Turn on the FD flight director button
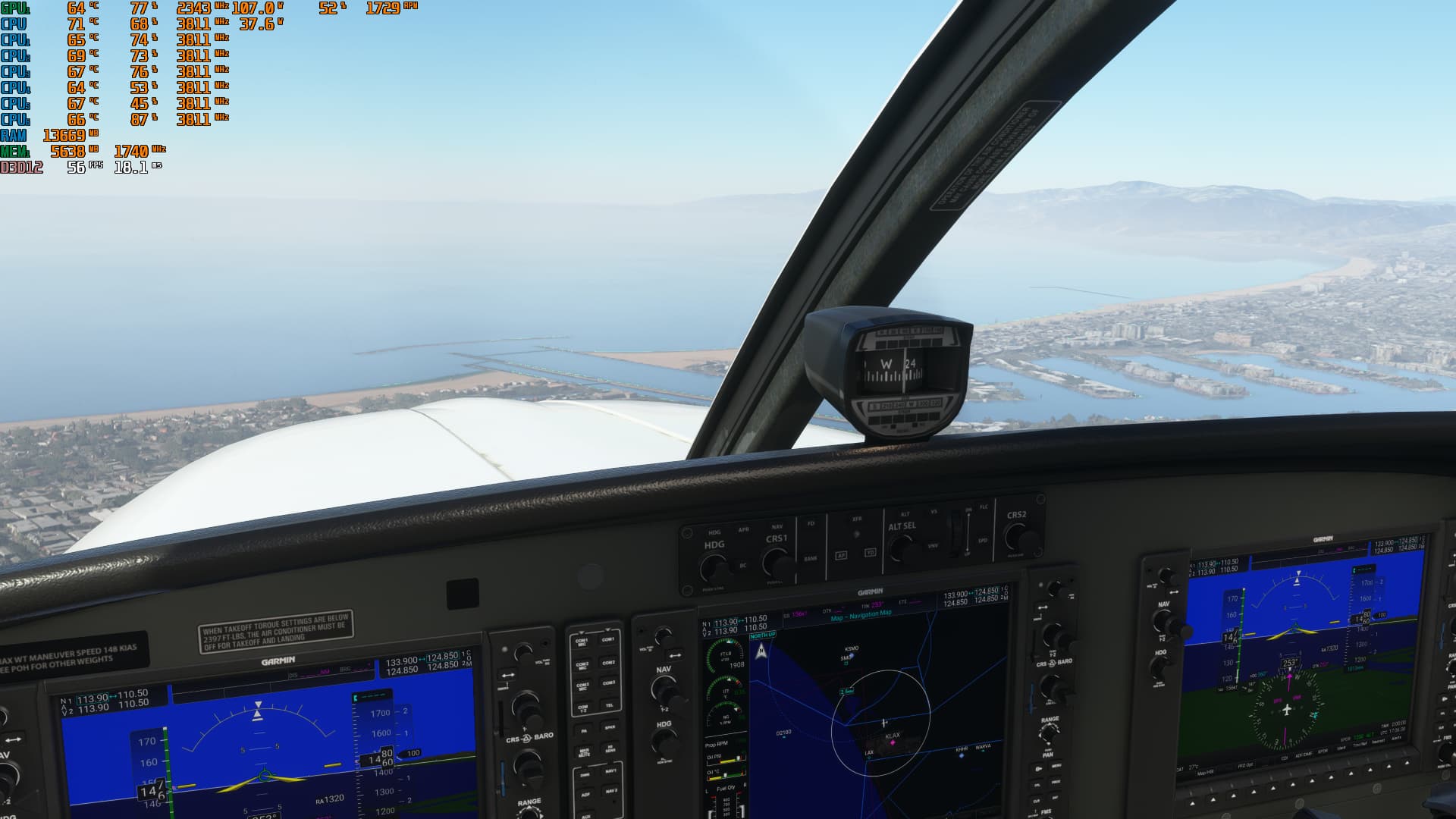Screen dimensions: 1456x819 point(811,523)
